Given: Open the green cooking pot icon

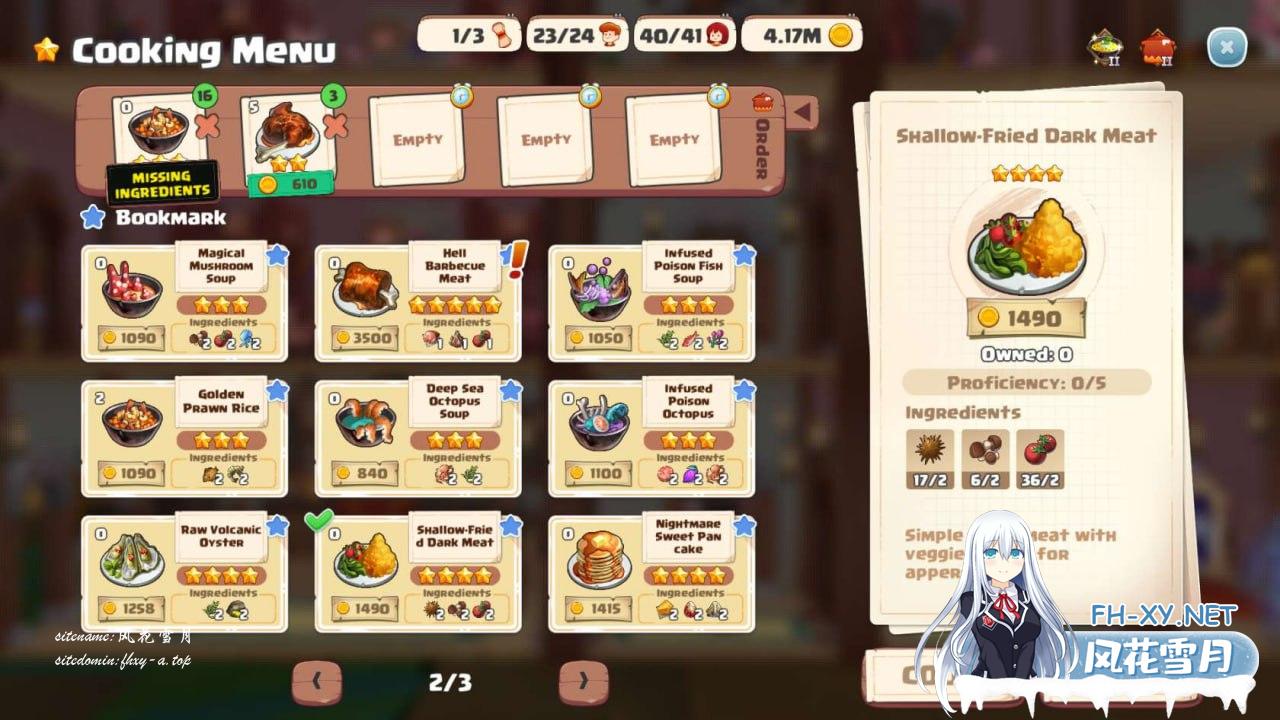Looking at the screenshot, I should pyautogui.click(x=1104, y=47).
